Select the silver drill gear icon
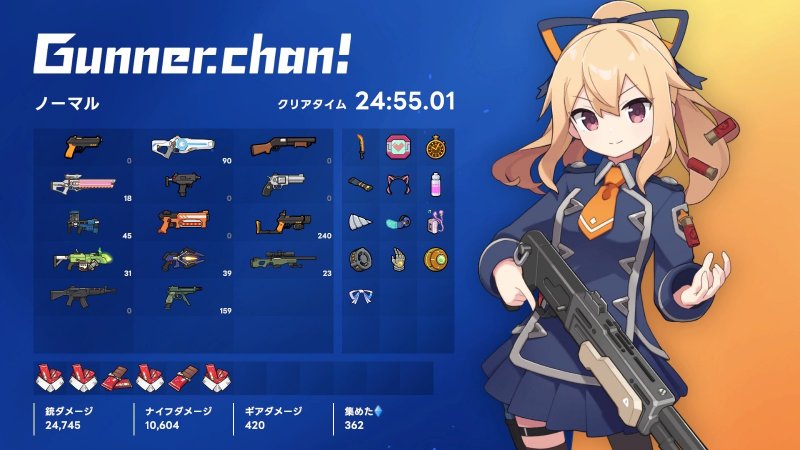800x450 pixels. pyautogui.click(x=360, y=222)
